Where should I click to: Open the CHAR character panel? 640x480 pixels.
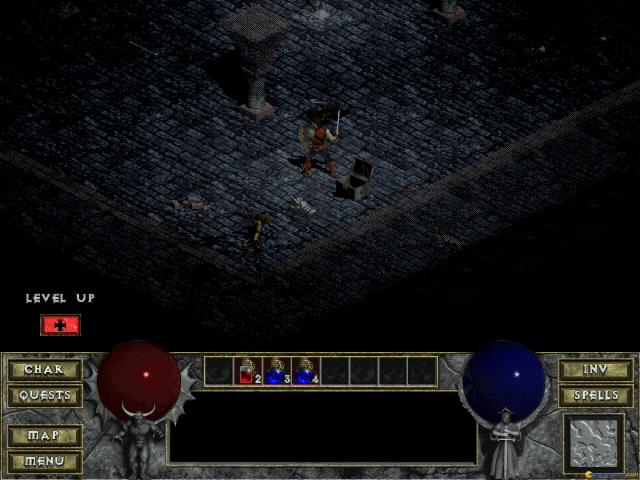coord(44,370)
